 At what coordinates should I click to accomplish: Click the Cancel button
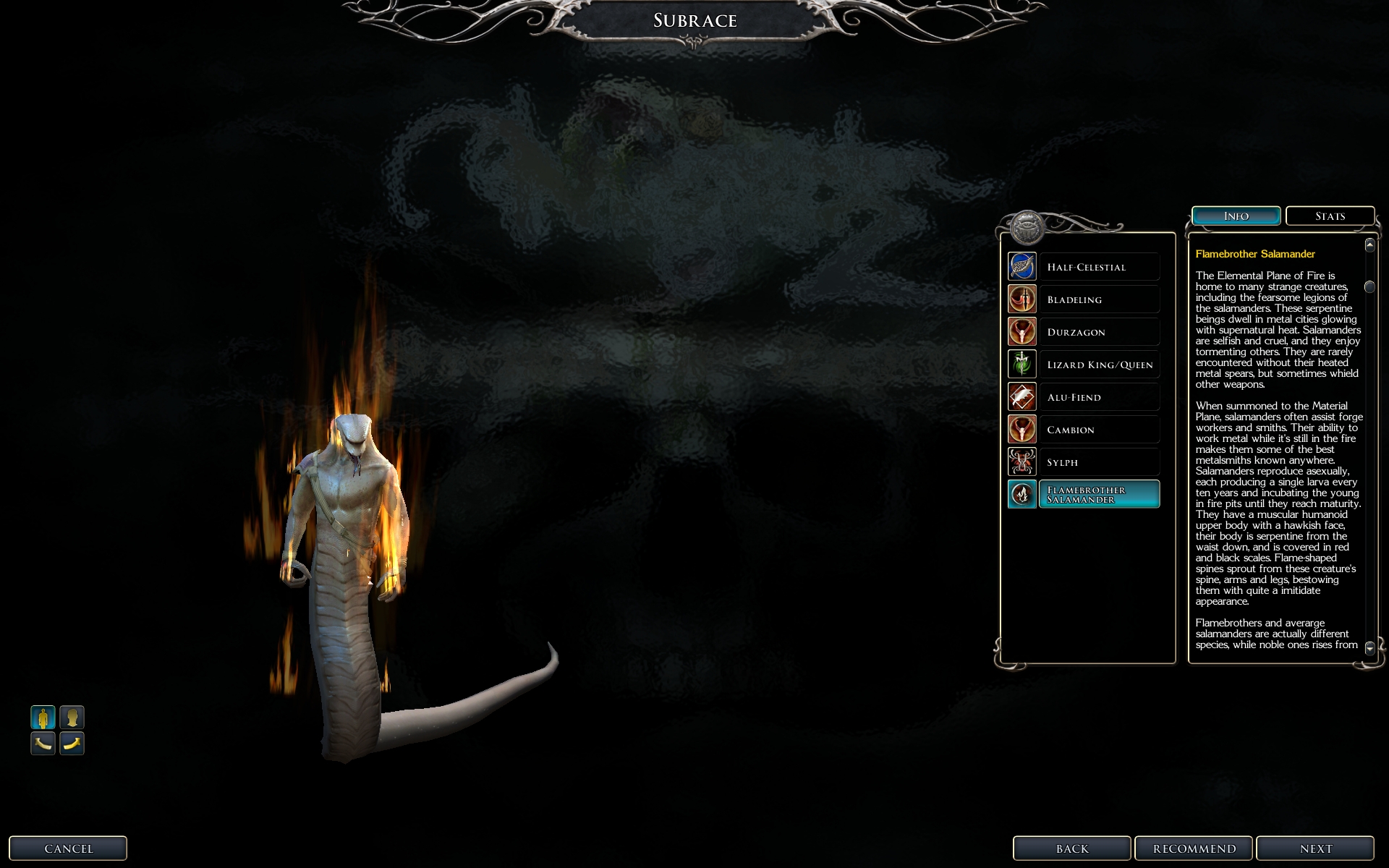pyautogui.click(x=68, y=848)
